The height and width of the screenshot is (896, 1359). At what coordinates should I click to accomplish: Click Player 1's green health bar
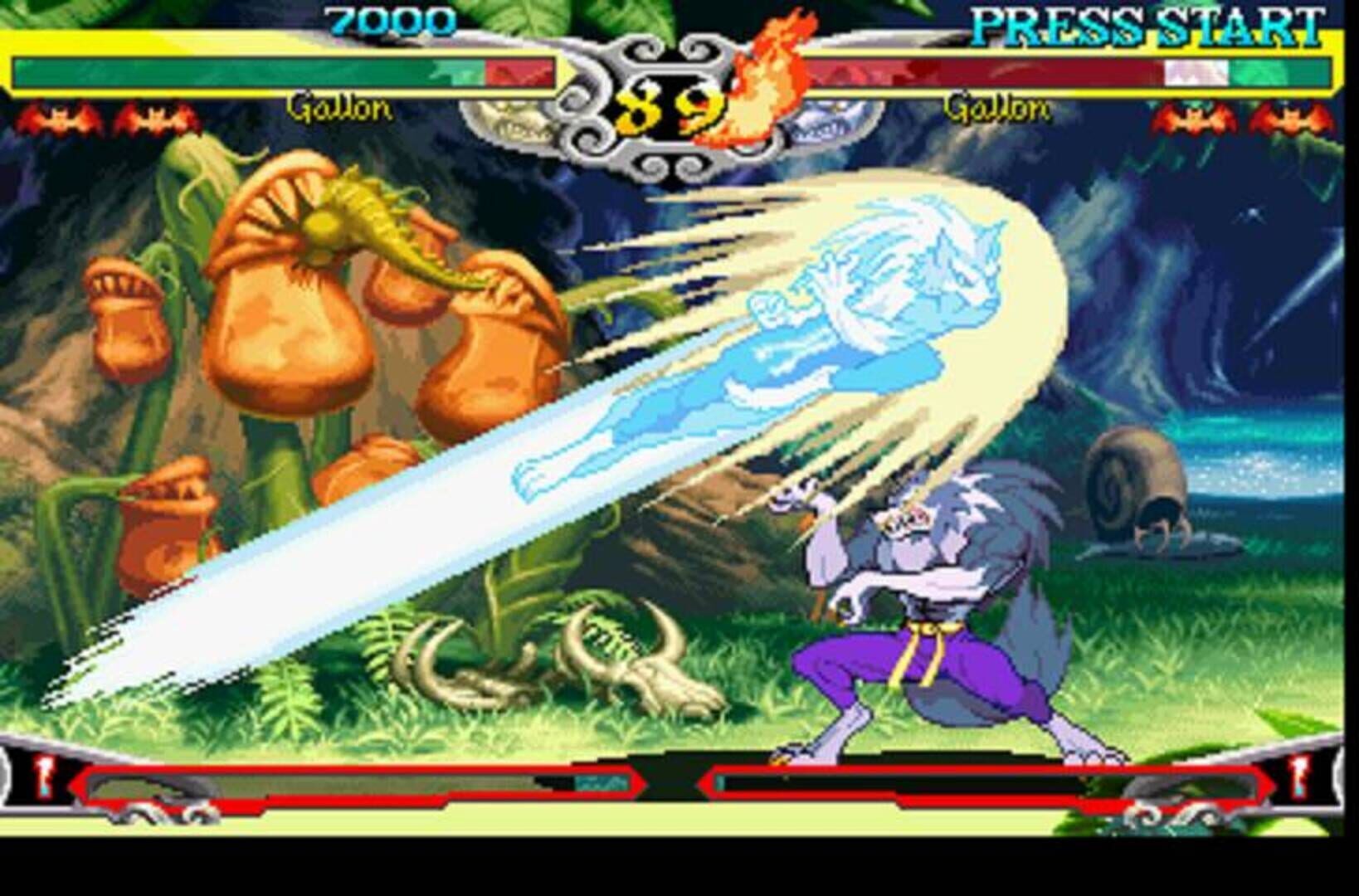(x=249, y=71)
